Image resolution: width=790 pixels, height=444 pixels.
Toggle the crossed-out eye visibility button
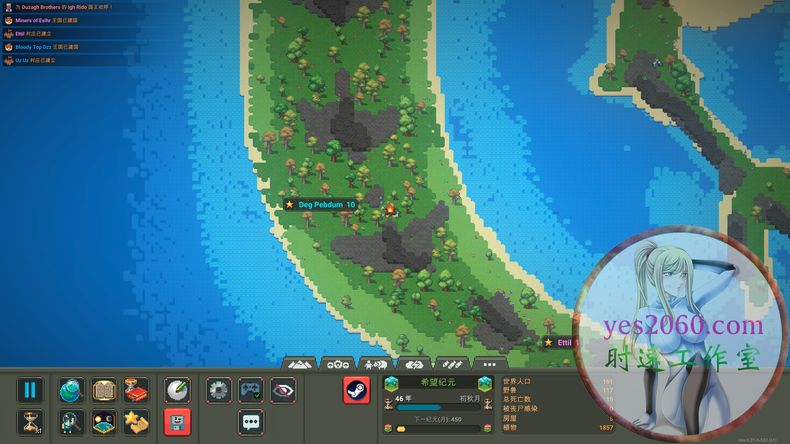pyautogui.click(x=284, y=390)
